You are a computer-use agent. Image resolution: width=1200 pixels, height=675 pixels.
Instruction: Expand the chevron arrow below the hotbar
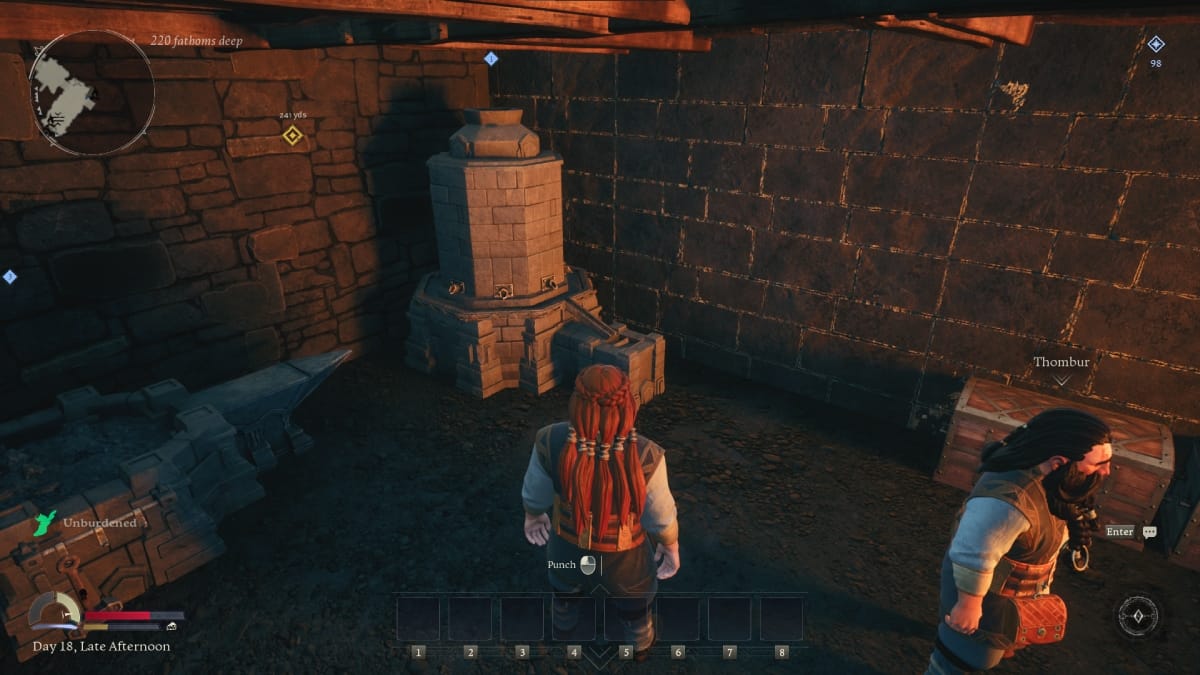[x=599, y=656]
